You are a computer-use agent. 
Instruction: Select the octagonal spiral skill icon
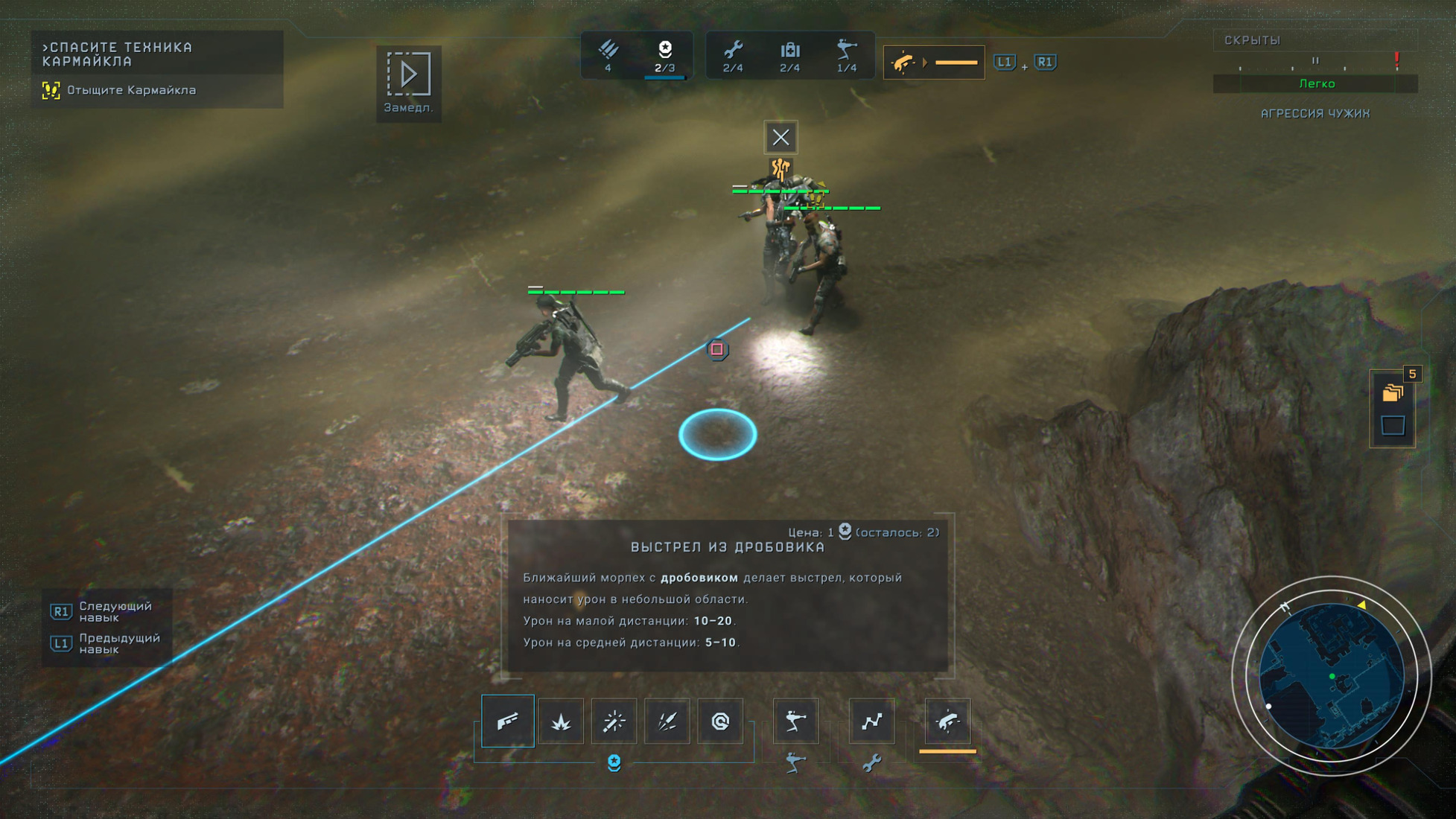pos(720,721)
